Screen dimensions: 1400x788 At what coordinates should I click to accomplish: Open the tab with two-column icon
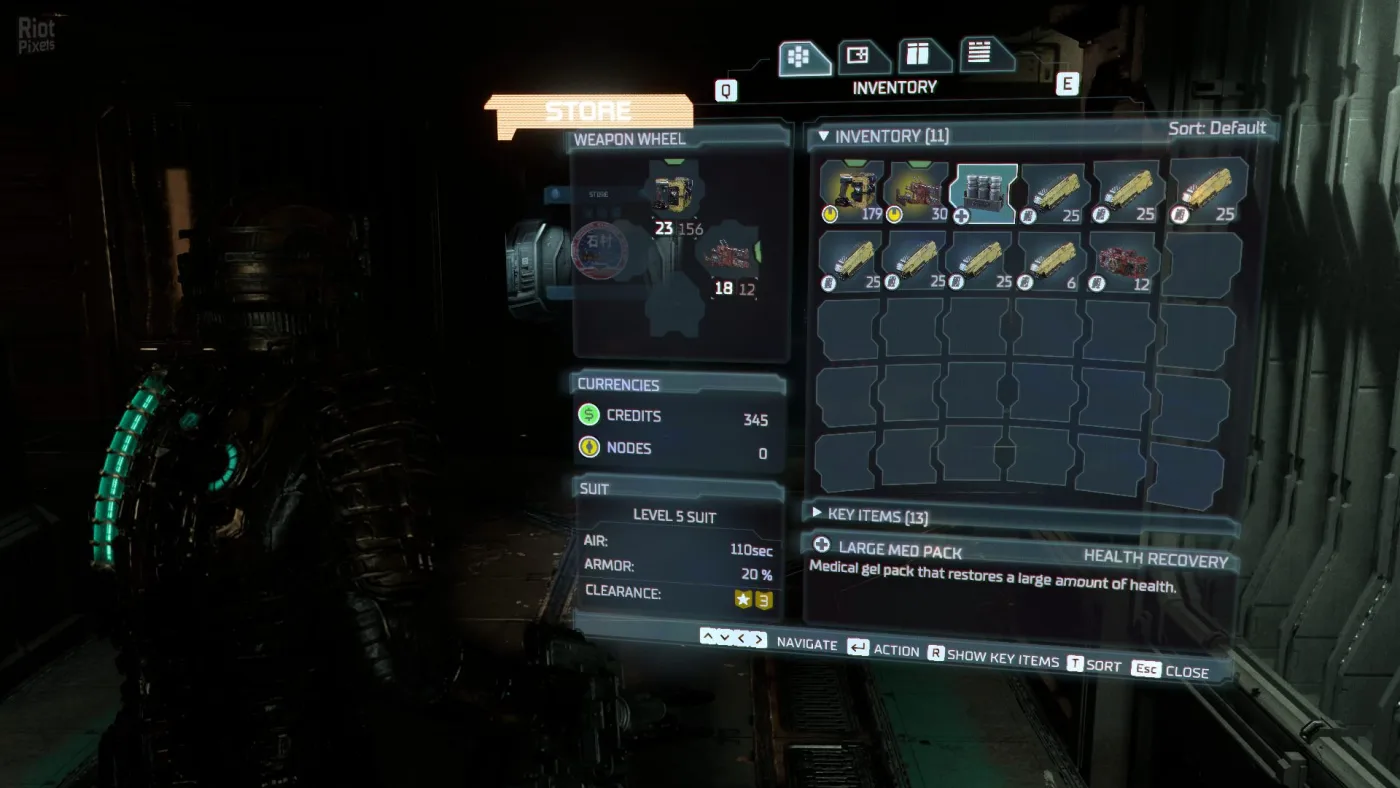pyautogui.click(x=923, y=55)
